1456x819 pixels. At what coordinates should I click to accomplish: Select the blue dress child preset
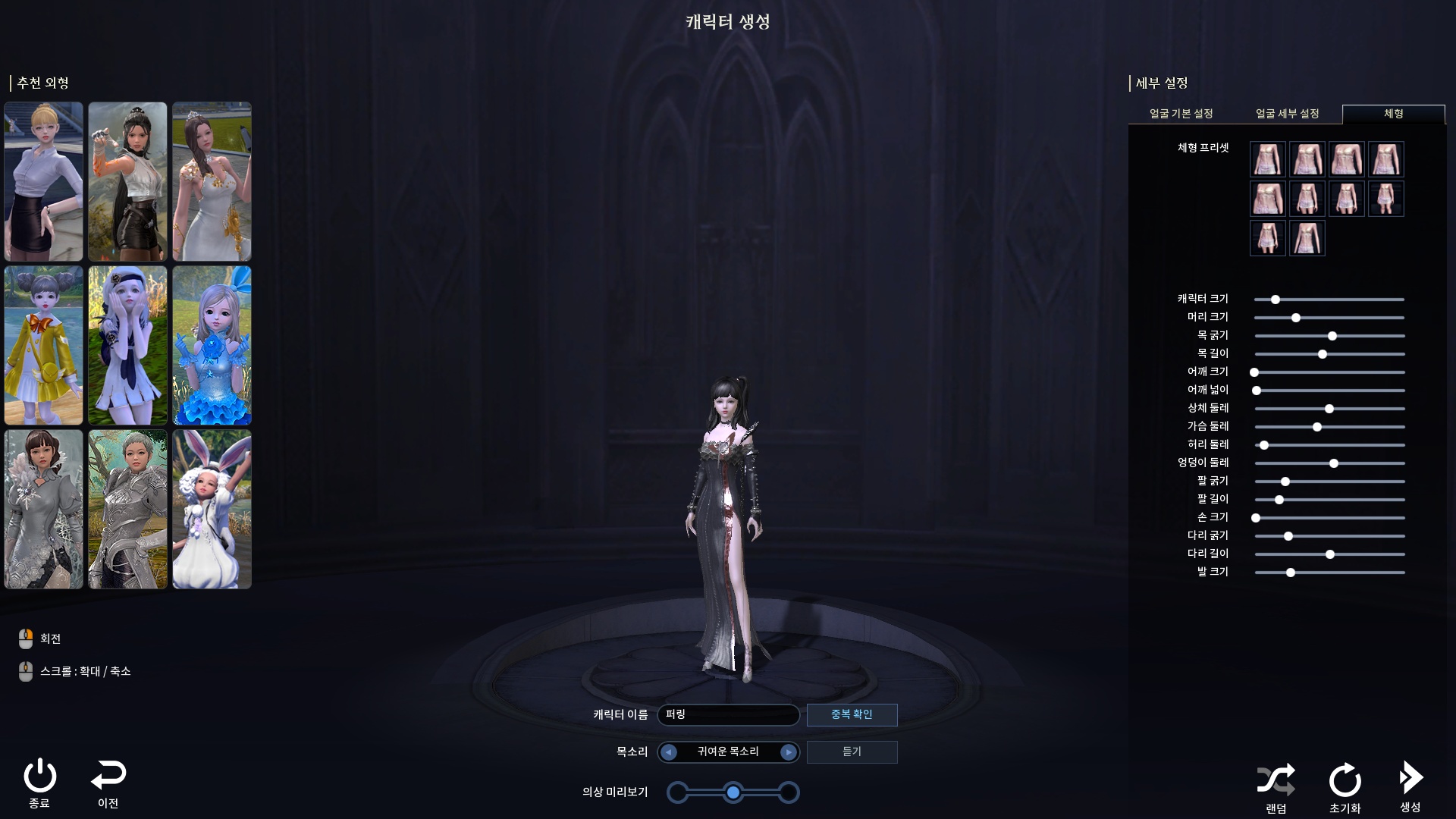(x=212, y=346)
